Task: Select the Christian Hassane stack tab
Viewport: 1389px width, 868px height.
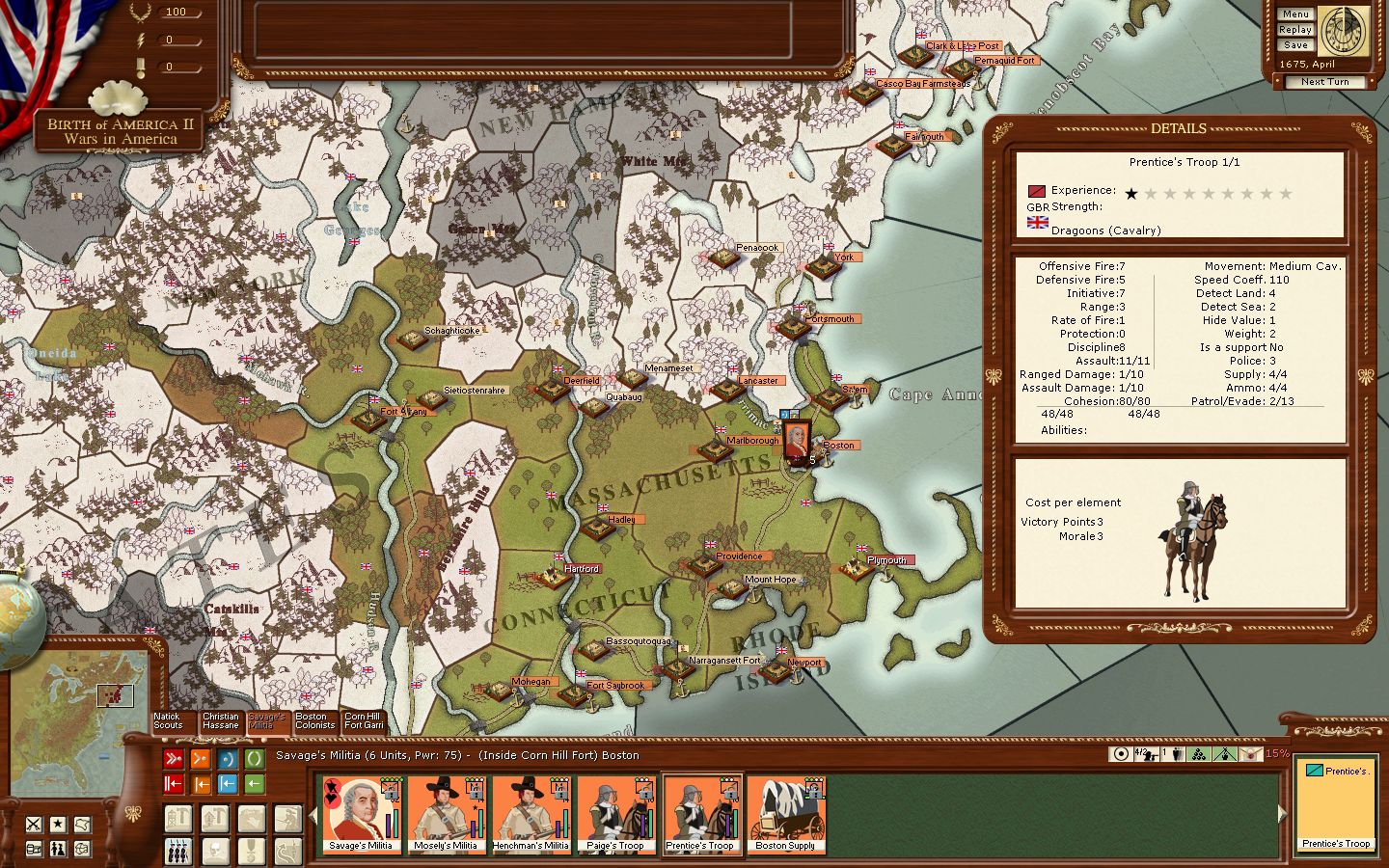Action: click(220, 721)
